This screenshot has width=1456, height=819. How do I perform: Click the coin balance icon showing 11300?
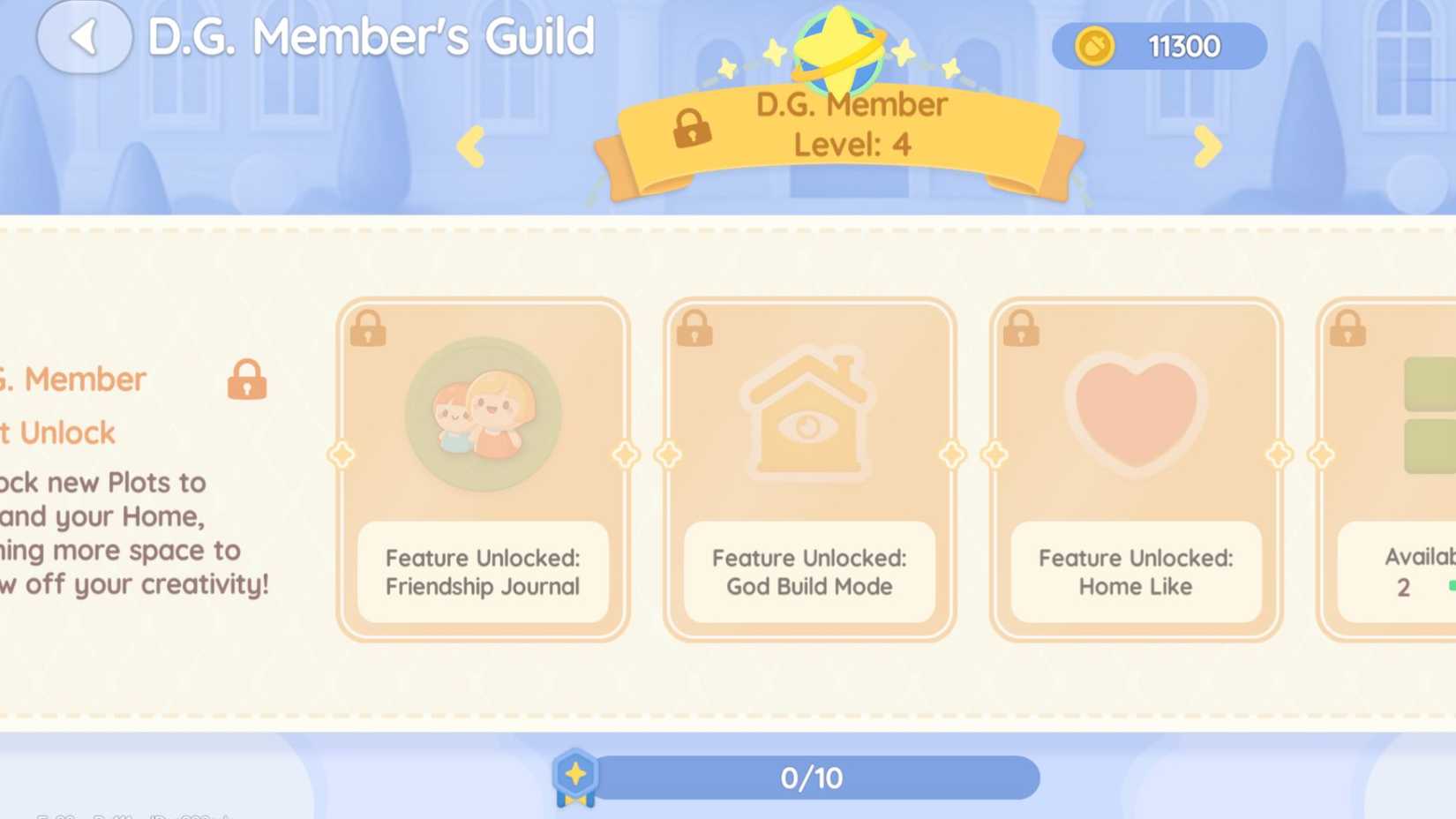[x=1094, y=46]
